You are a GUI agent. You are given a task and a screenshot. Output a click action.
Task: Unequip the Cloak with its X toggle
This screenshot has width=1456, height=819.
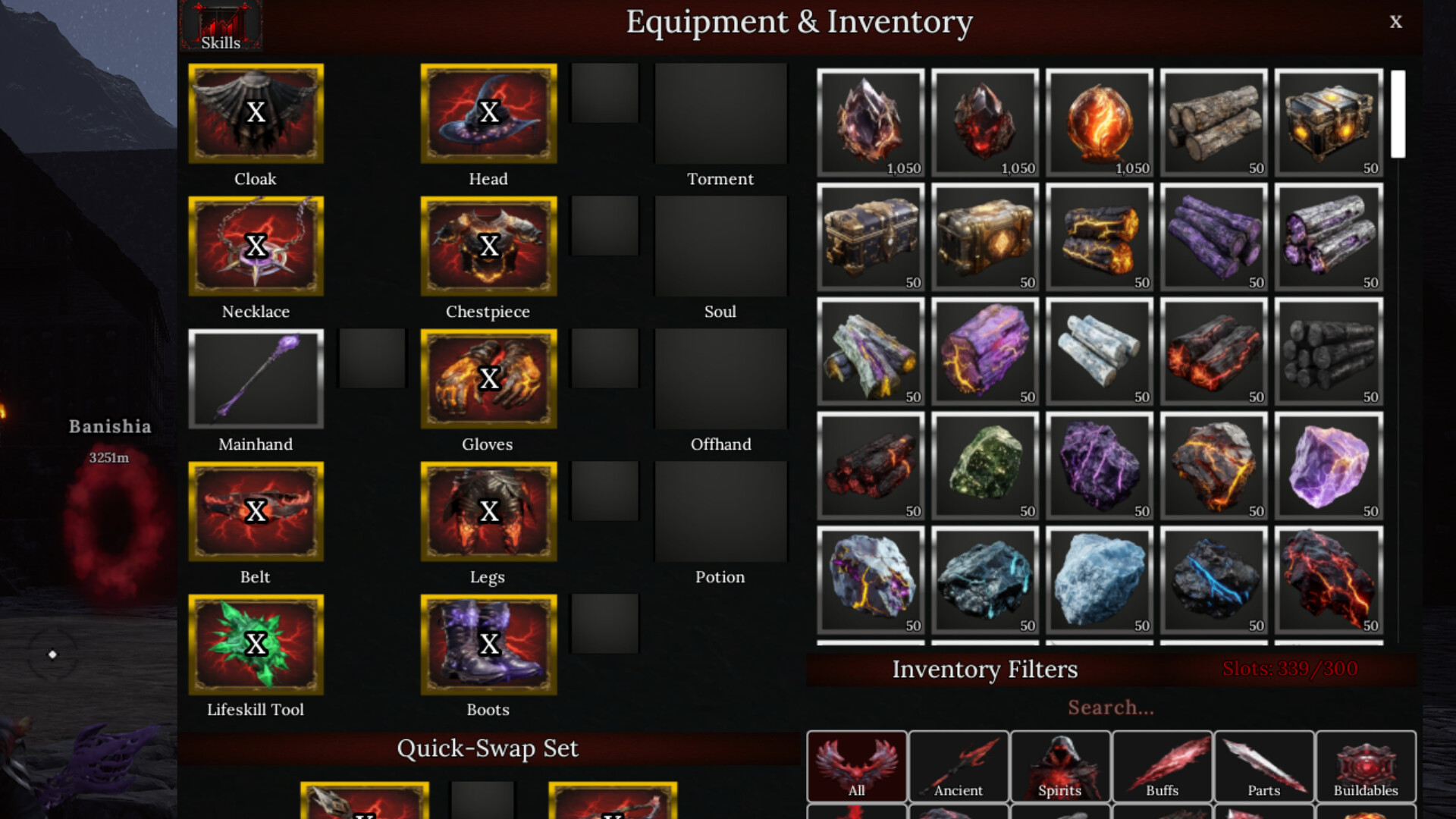pos(256,112)
